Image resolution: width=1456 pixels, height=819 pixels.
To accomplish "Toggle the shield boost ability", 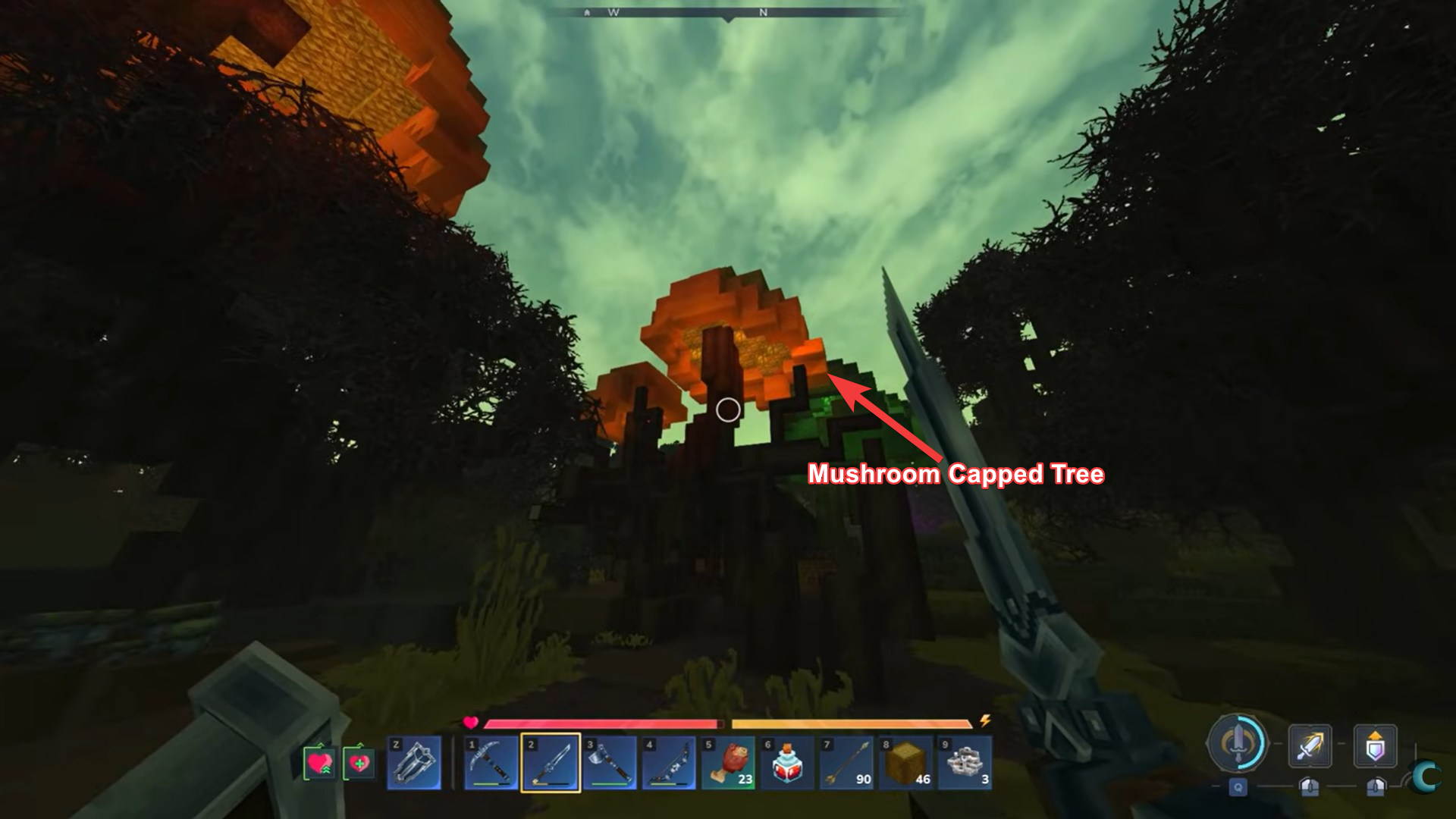I will 1375,745.
